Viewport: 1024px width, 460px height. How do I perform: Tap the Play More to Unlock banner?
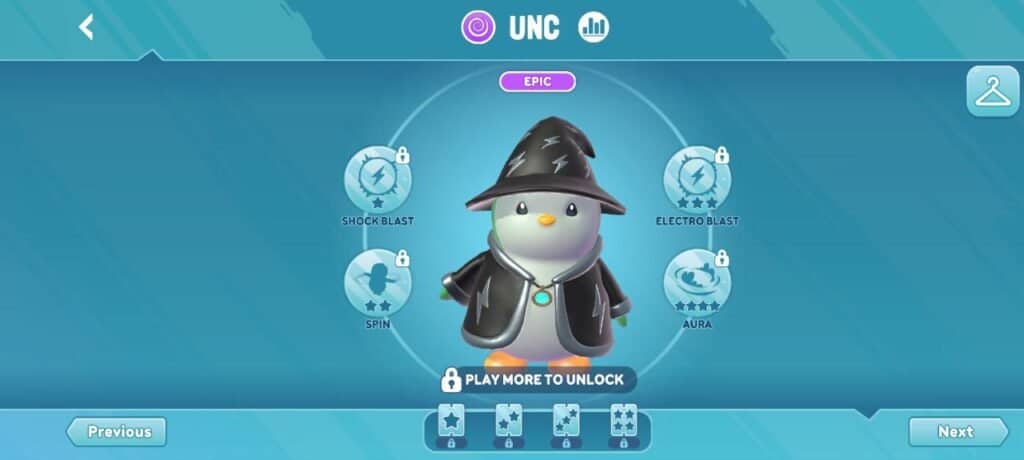click(537, 380)
